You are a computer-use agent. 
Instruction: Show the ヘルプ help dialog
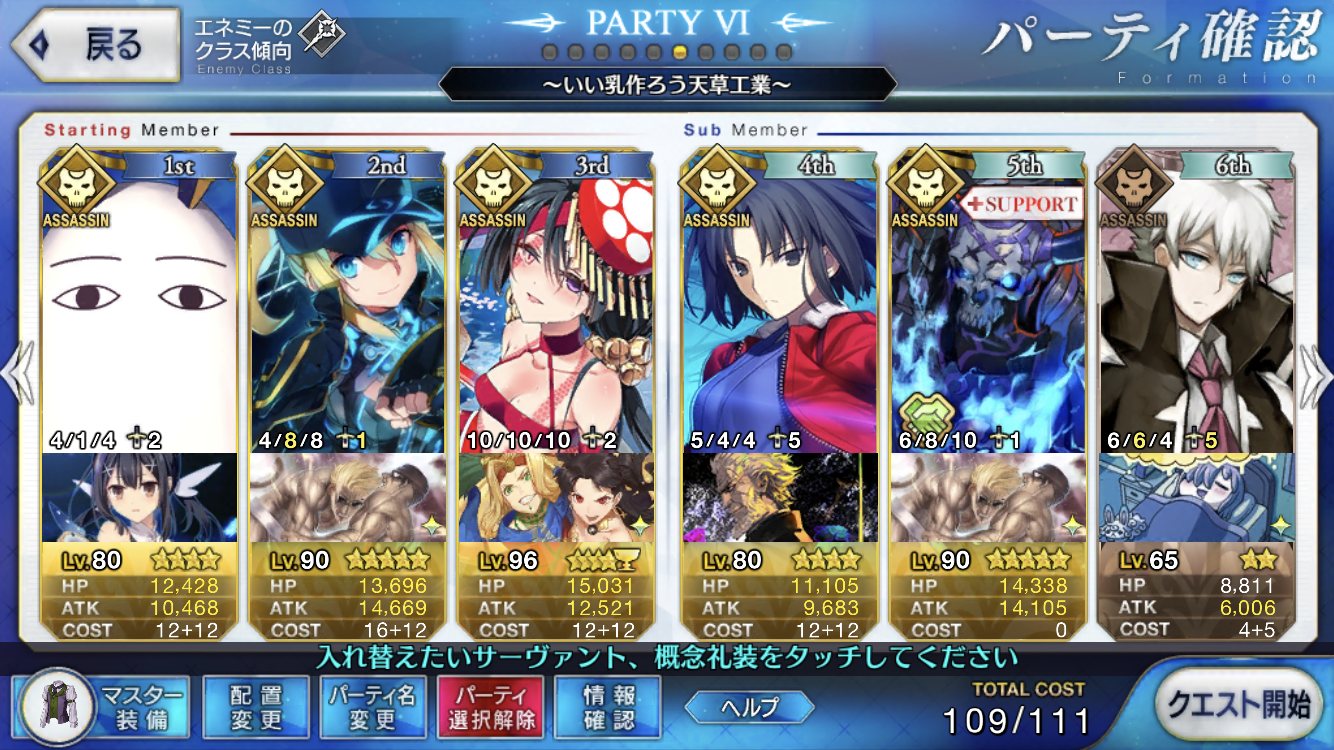click(750, 707)
